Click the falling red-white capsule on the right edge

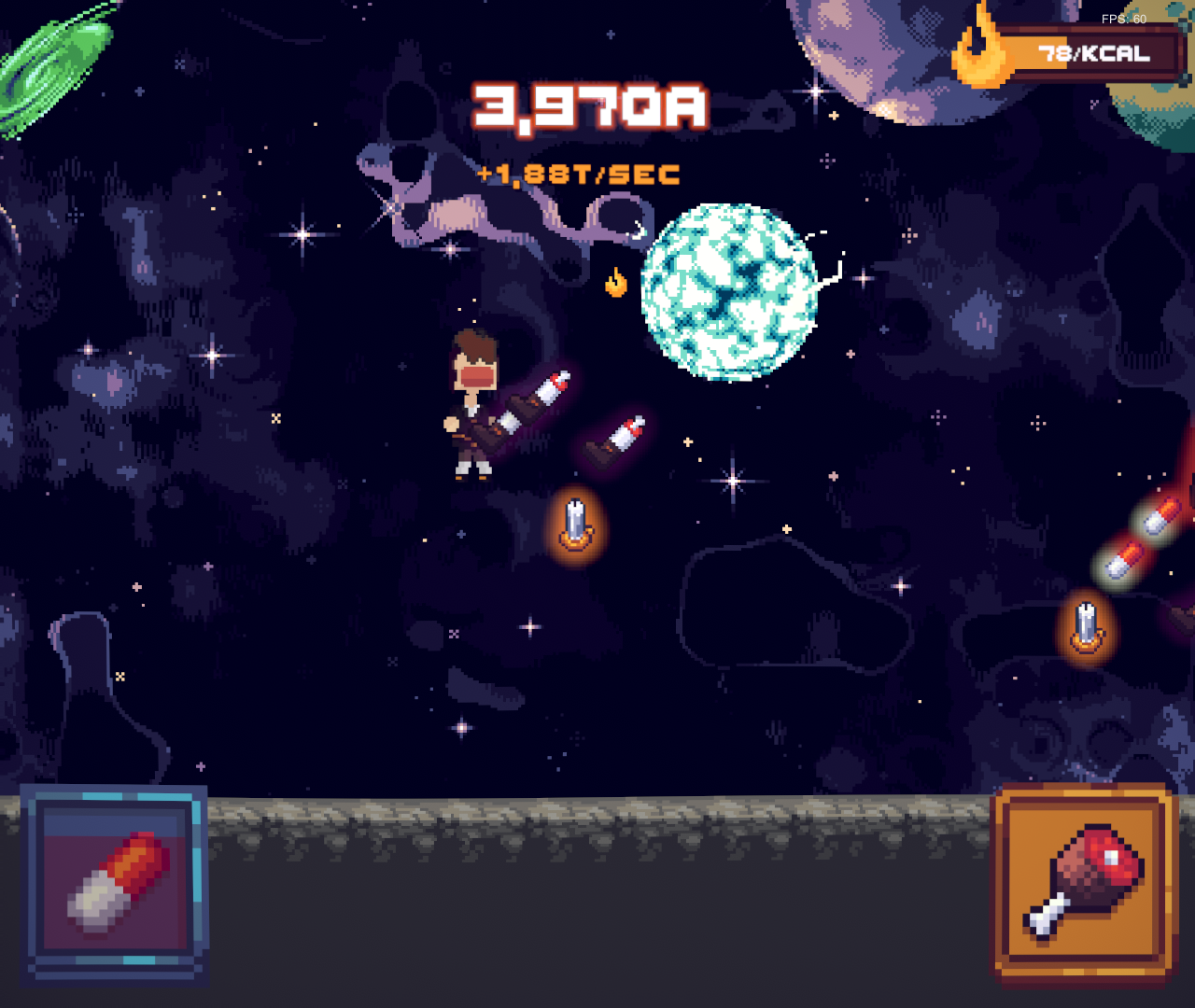click(1162, 518)
